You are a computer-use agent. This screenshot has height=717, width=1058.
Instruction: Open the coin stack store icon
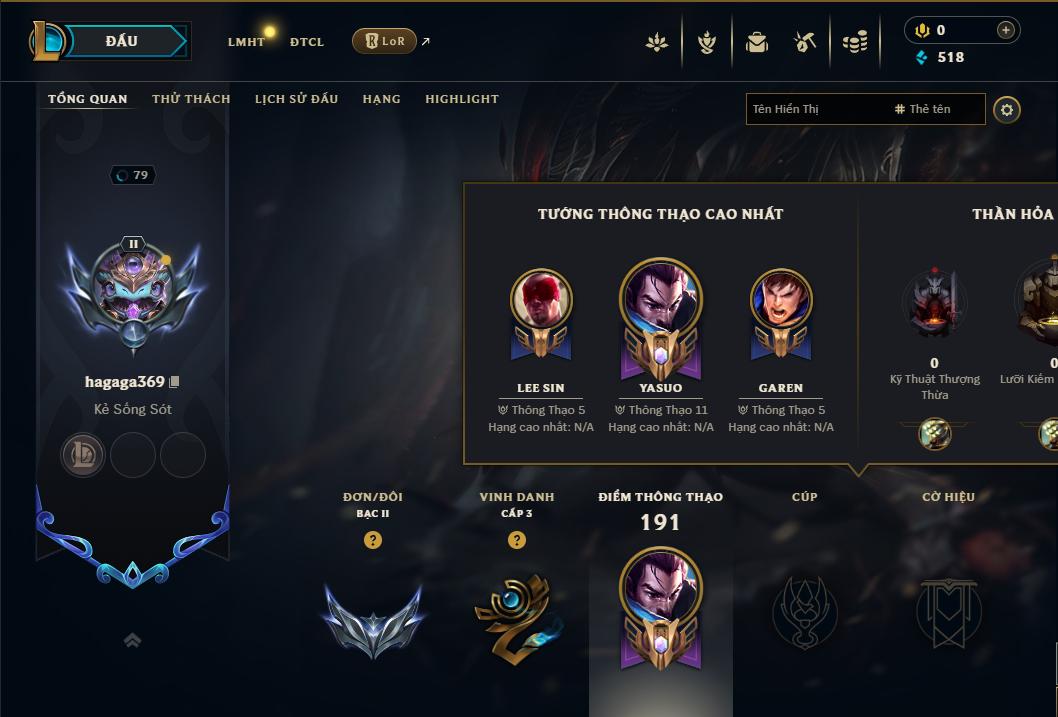855,42
